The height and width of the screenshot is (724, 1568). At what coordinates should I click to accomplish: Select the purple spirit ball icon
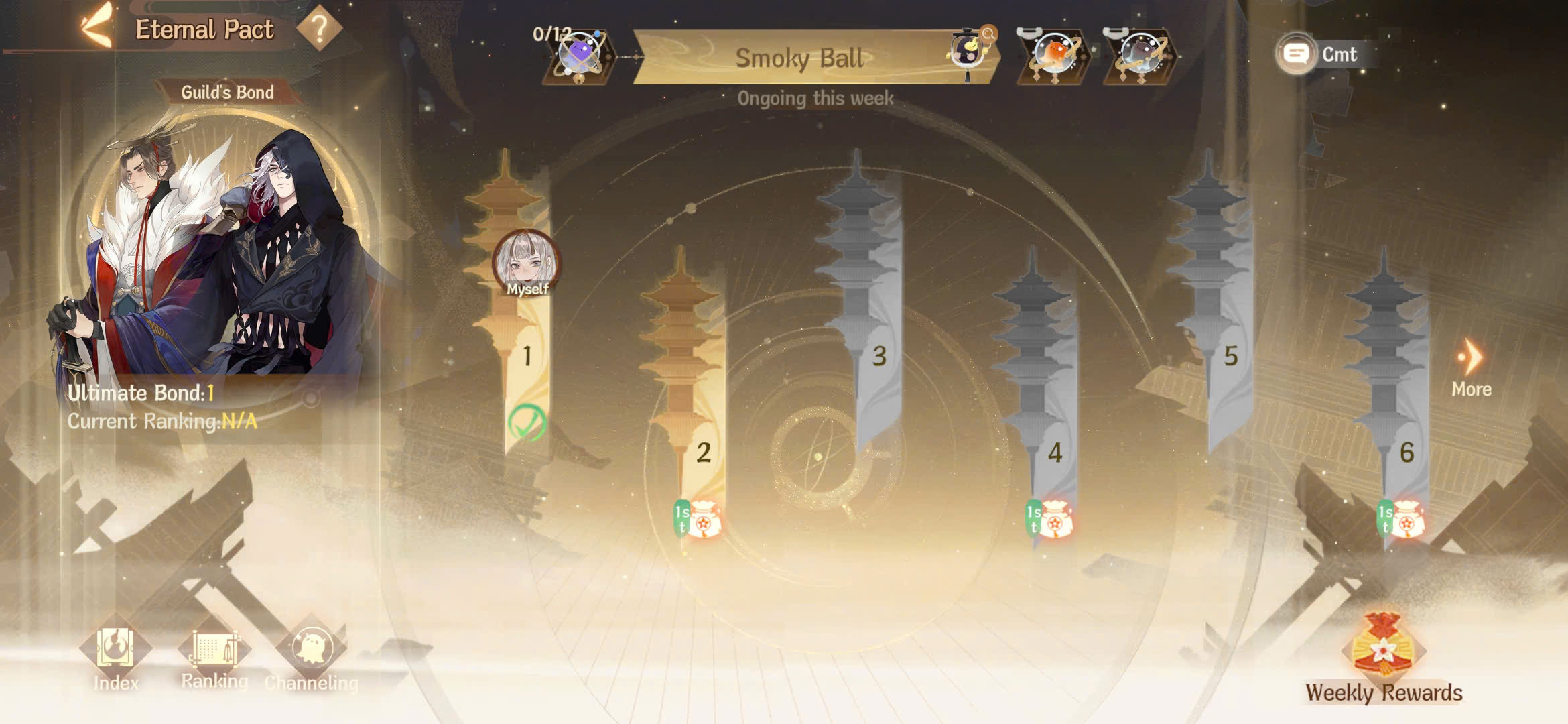tap(580, 55)
